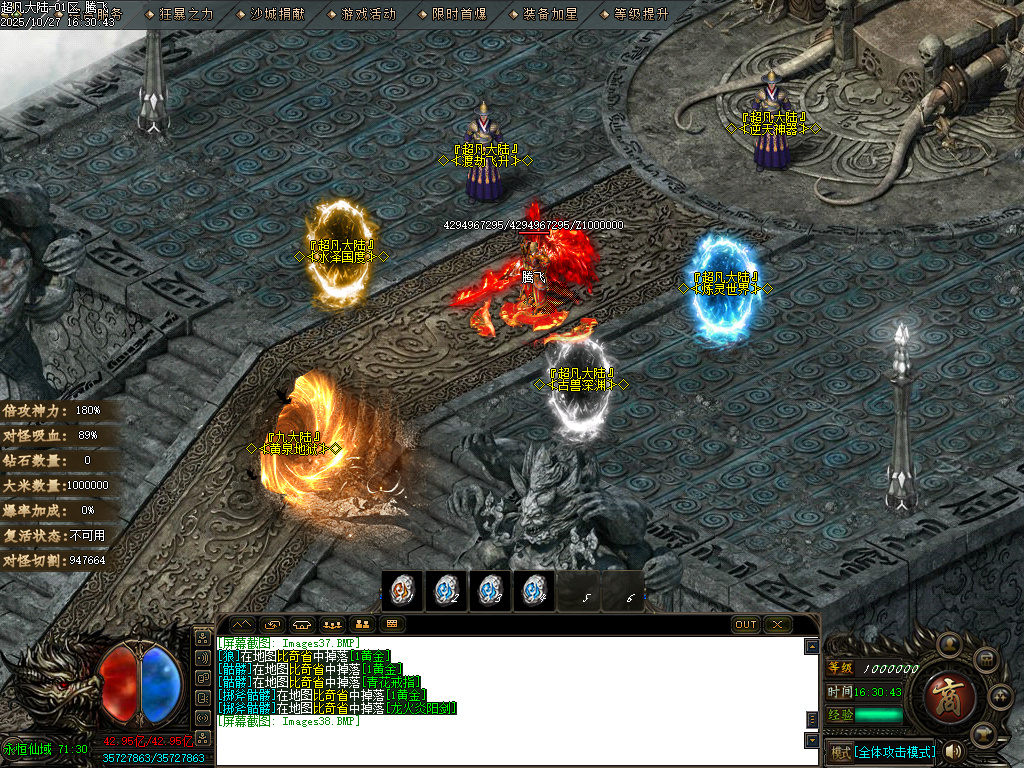Open the 限时首爆 menu
The height and width of the screenshot is (768, 1024).
(459, 14)
